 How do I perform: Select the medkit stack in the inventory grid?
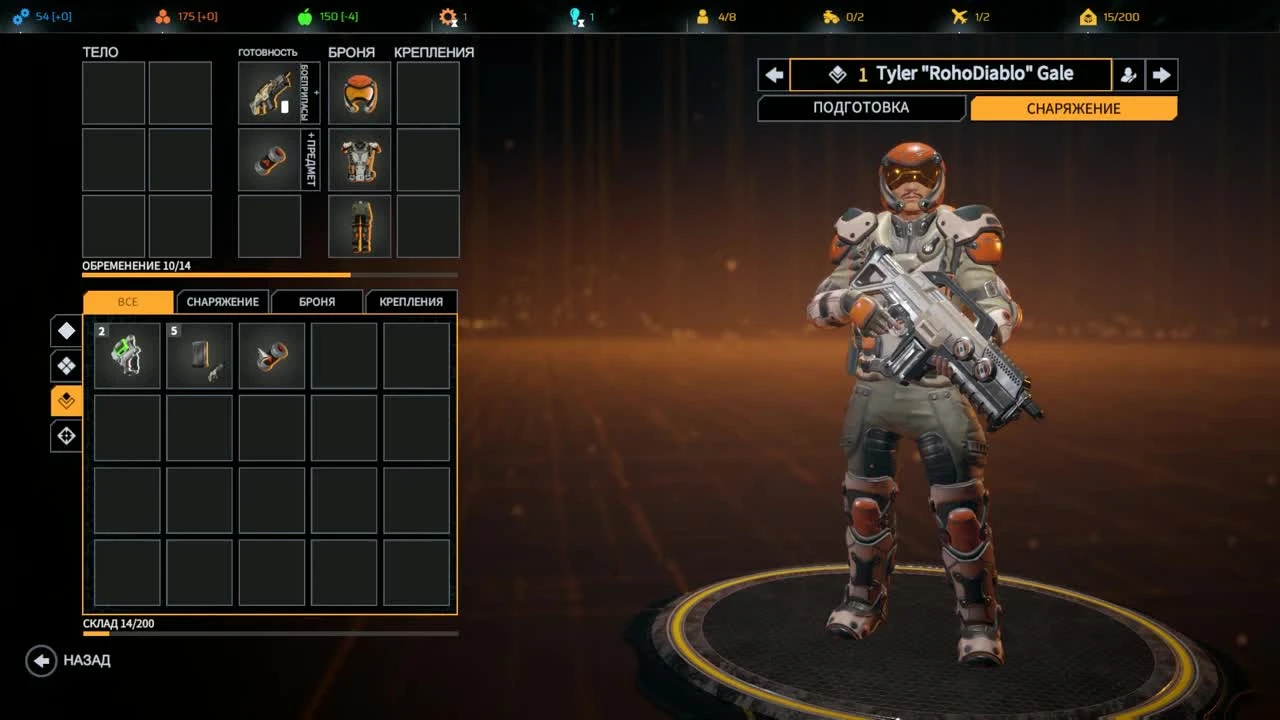click(x=126, y=354)
